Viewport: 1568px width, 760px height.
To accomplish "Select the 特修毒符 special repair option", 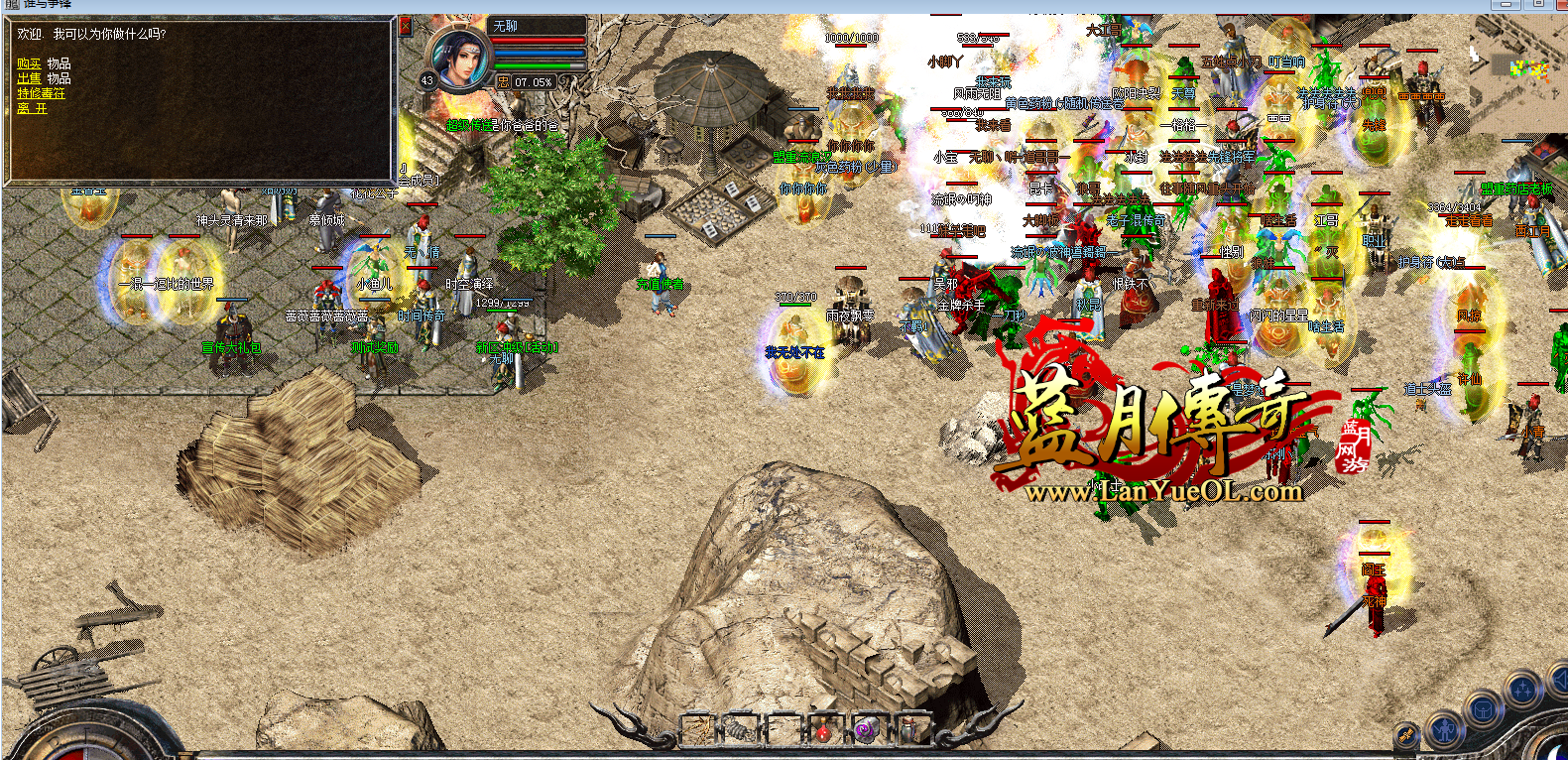I will point(41,93).
